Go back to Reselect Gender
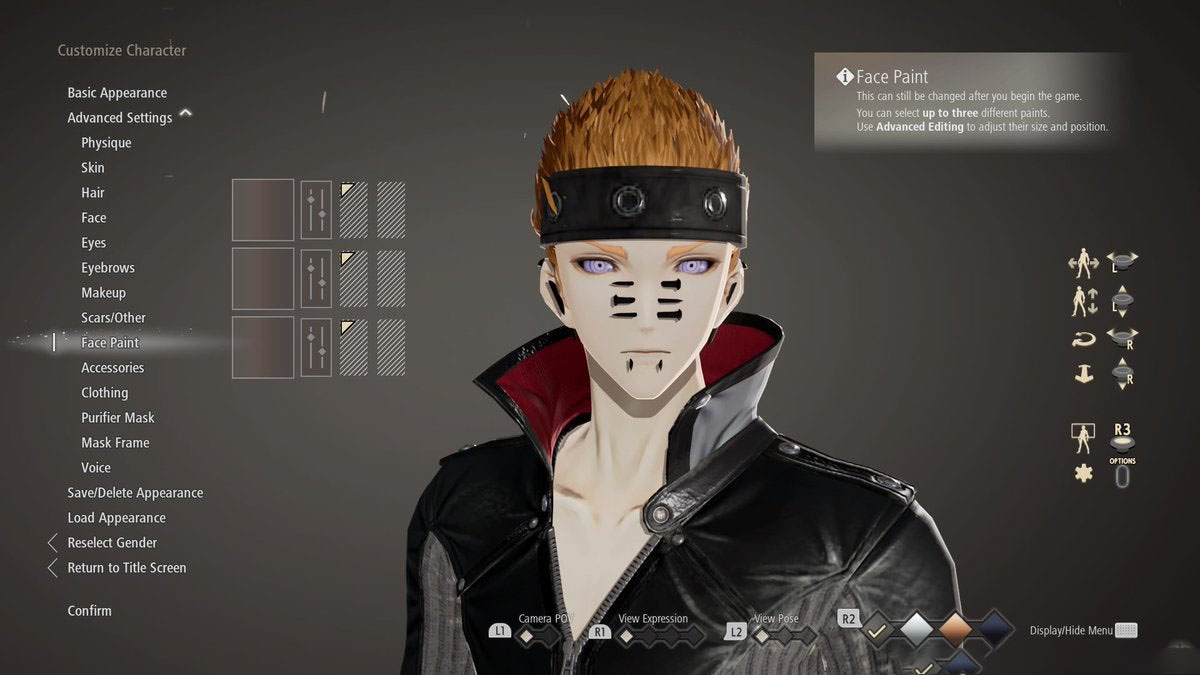The image size is (1200, 675). coord(112,543)
